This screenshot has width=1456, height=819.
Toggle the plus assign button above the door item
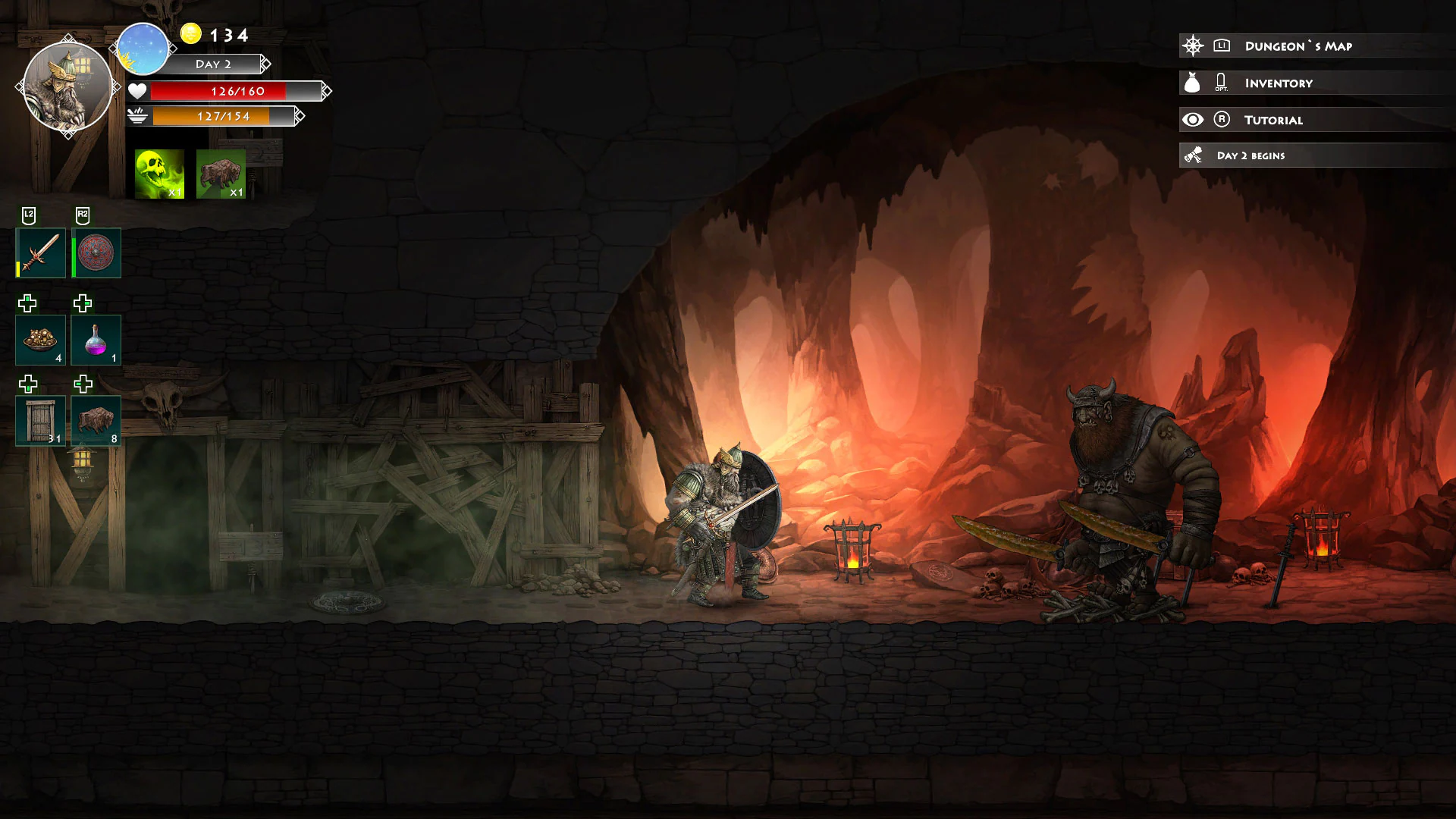pos(27,385)
